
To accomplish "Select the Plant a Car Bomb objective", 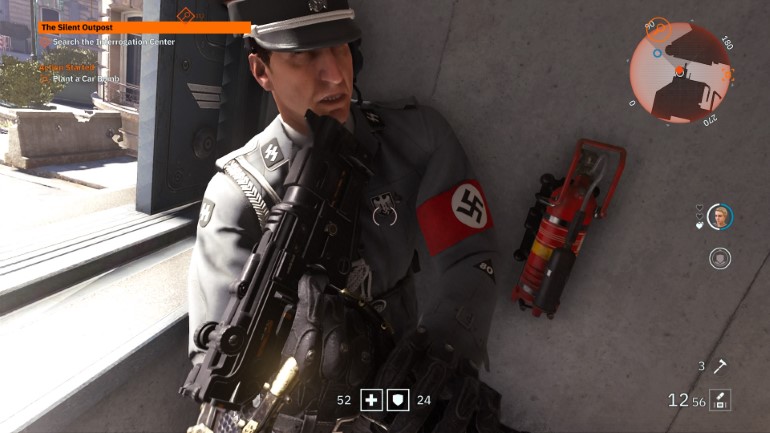I will pyautogui.click(x=89, y=77).
